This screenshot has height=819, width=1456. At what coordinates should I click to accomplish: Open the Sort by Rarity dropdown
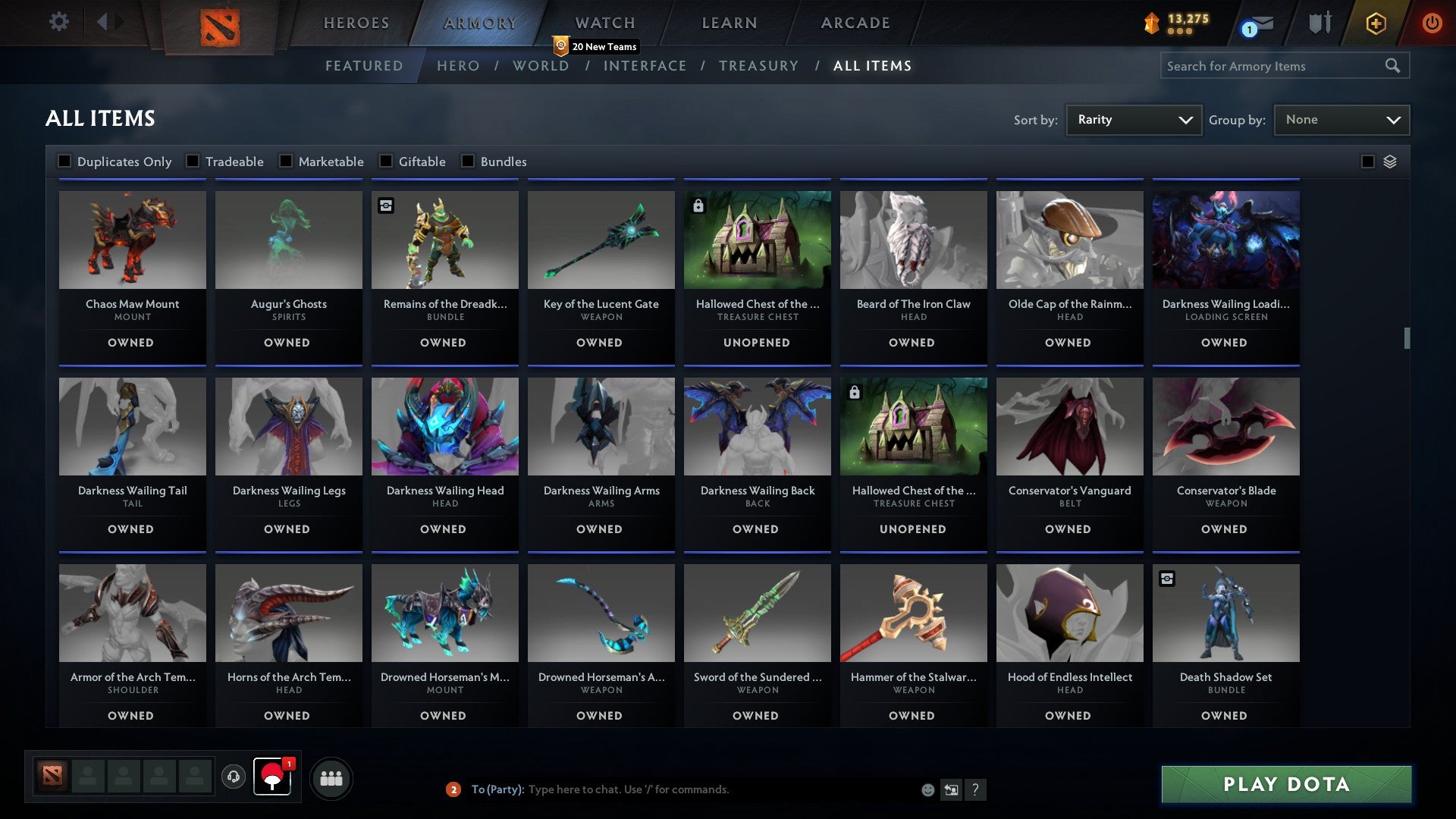coord(1133,119)
